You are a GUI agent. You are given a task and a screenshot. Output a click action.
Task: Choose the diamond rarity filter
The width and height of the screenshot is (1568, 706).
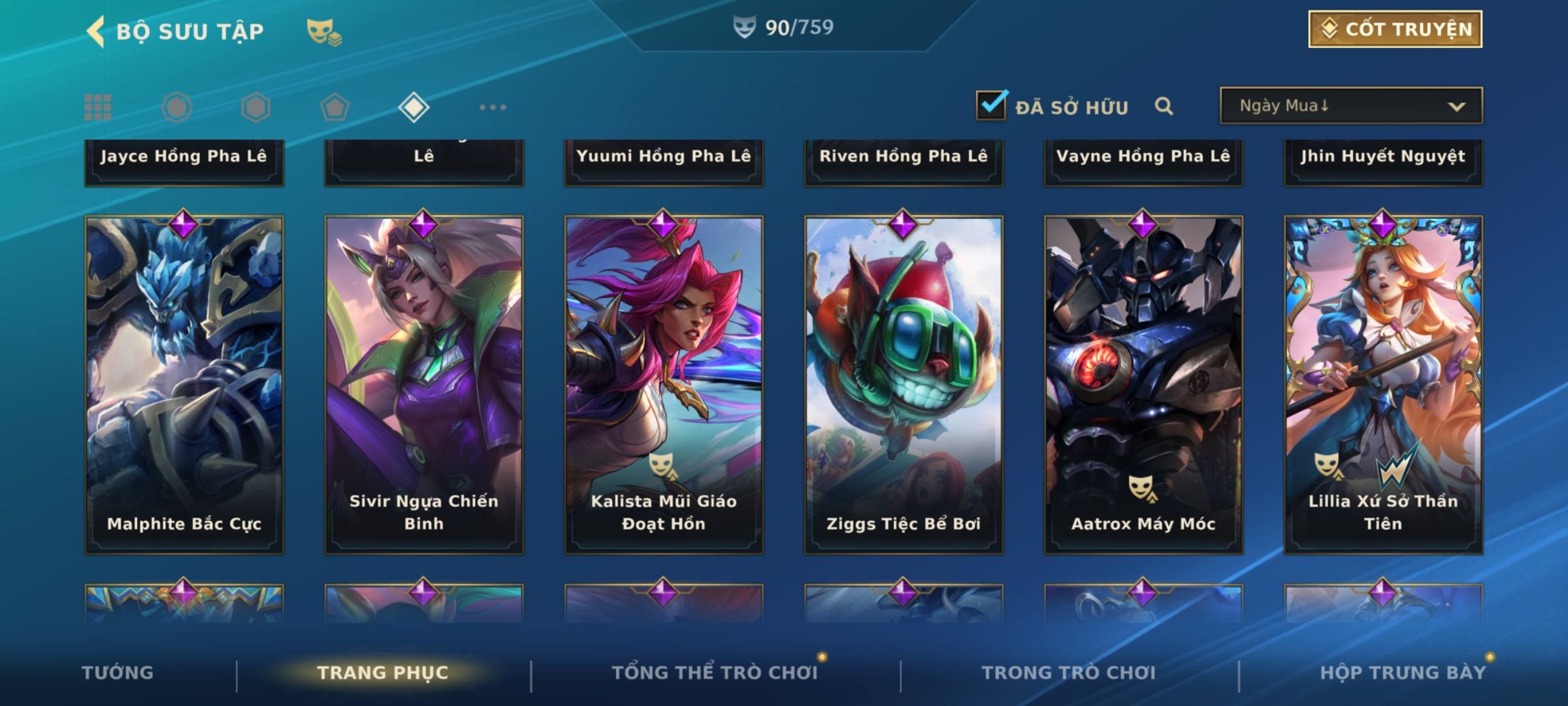pyautogui.click(x=414, y=107)
